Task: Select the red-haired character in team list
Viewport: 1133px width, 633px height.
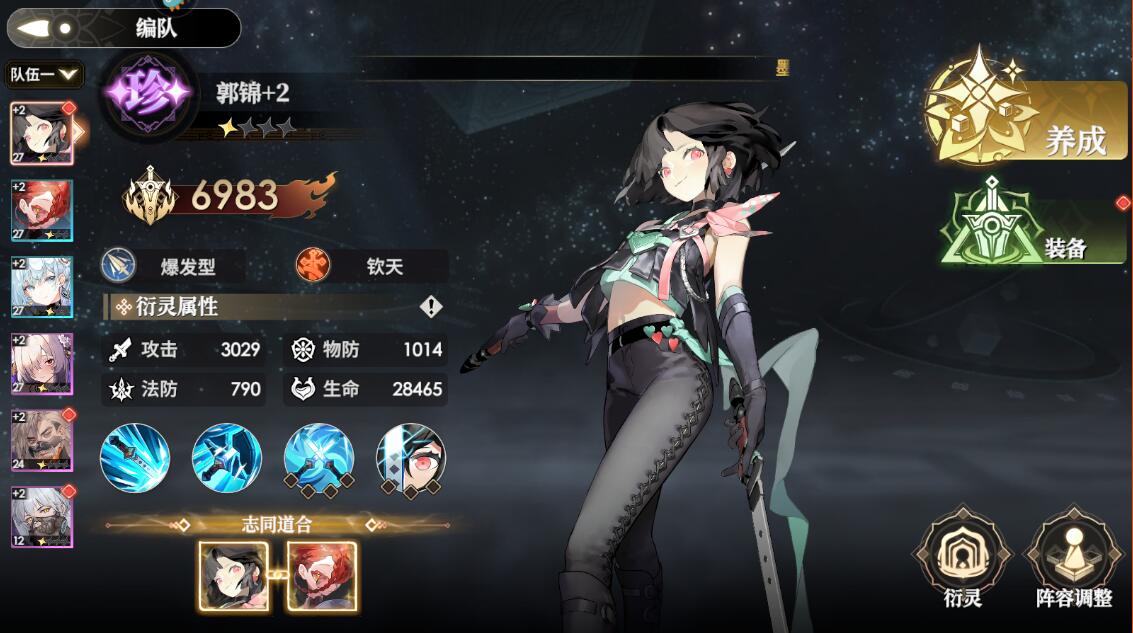Action: [x=42, y=211]
